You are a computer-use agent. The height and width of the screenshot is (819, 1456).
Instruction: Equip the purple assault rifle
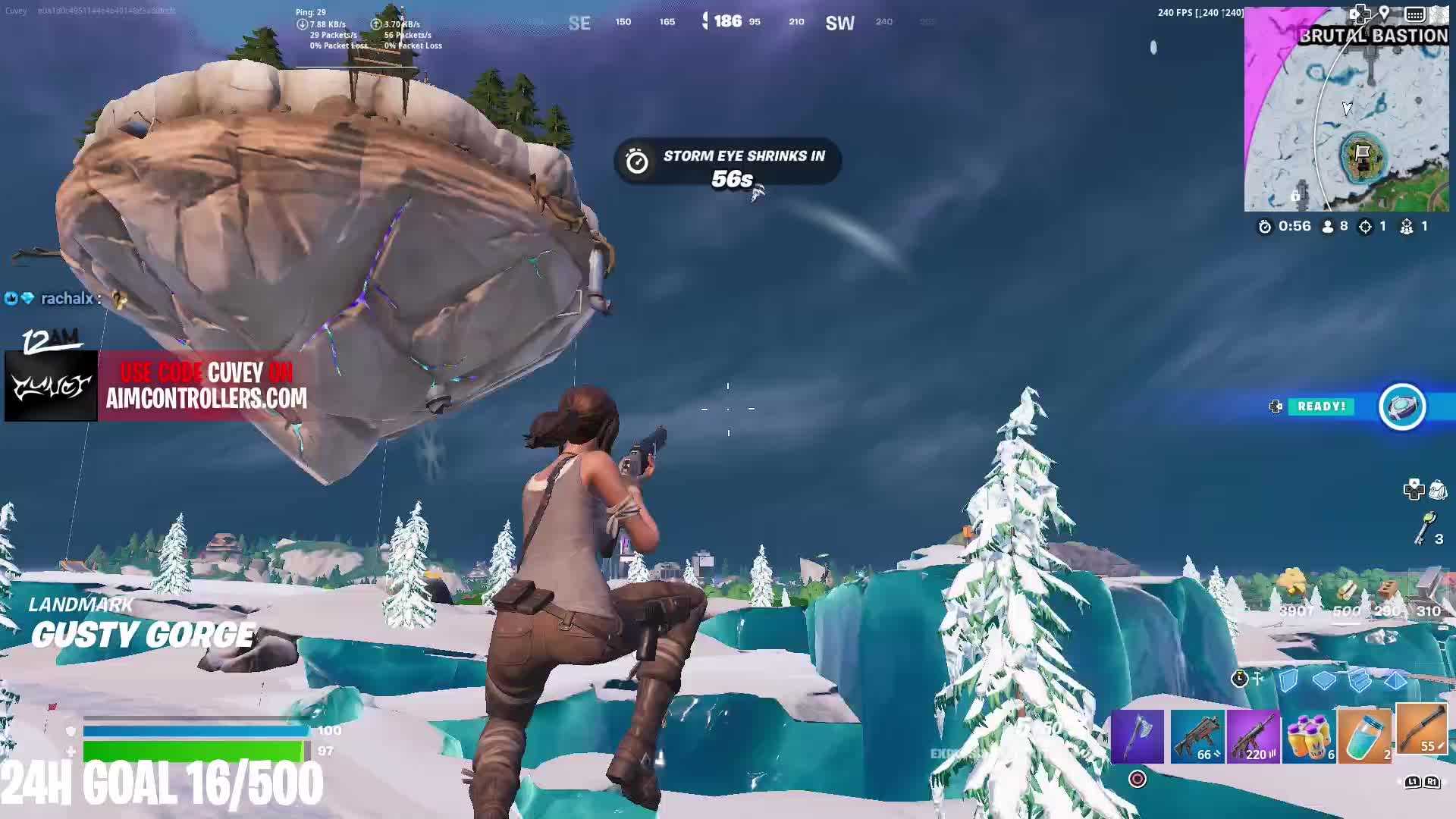(x=1253, y=736)
